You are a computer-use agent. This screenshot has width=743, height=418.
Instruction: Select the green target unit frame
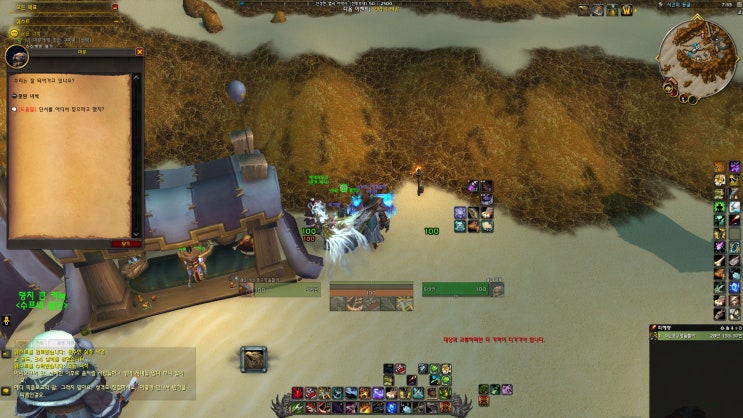460,289
